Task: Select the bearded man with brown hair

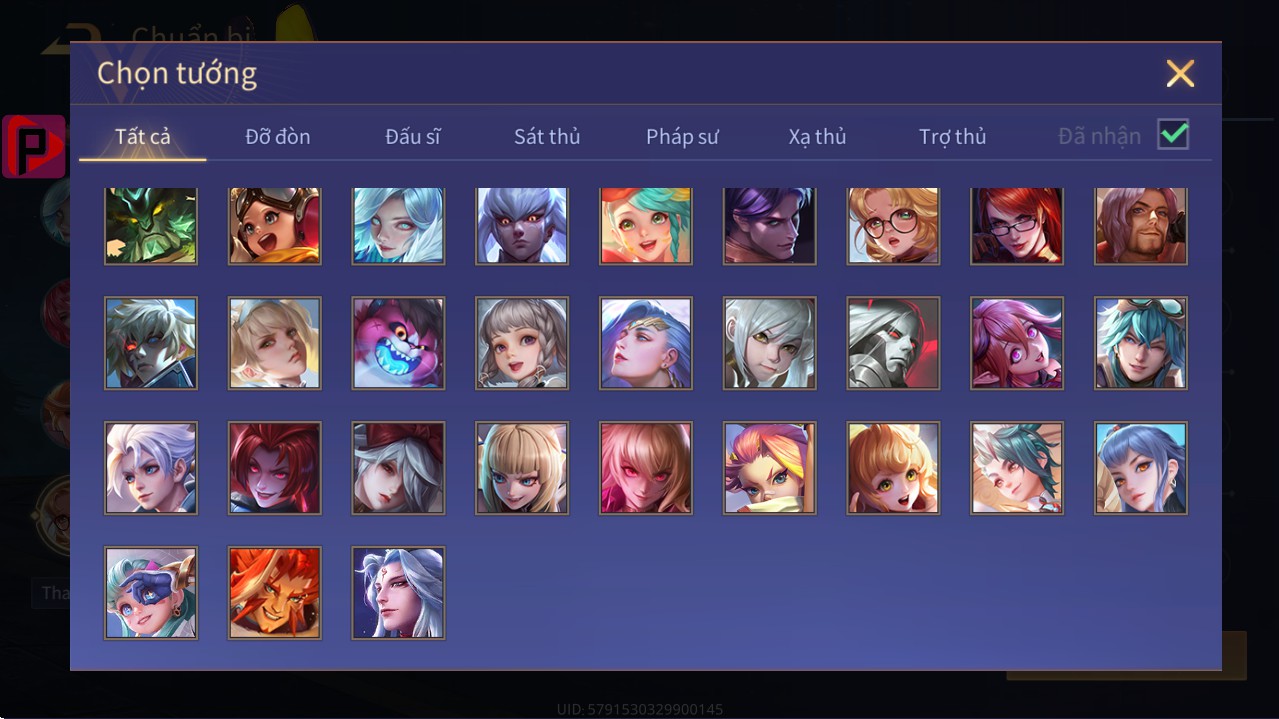Action: click(1141, 225)
